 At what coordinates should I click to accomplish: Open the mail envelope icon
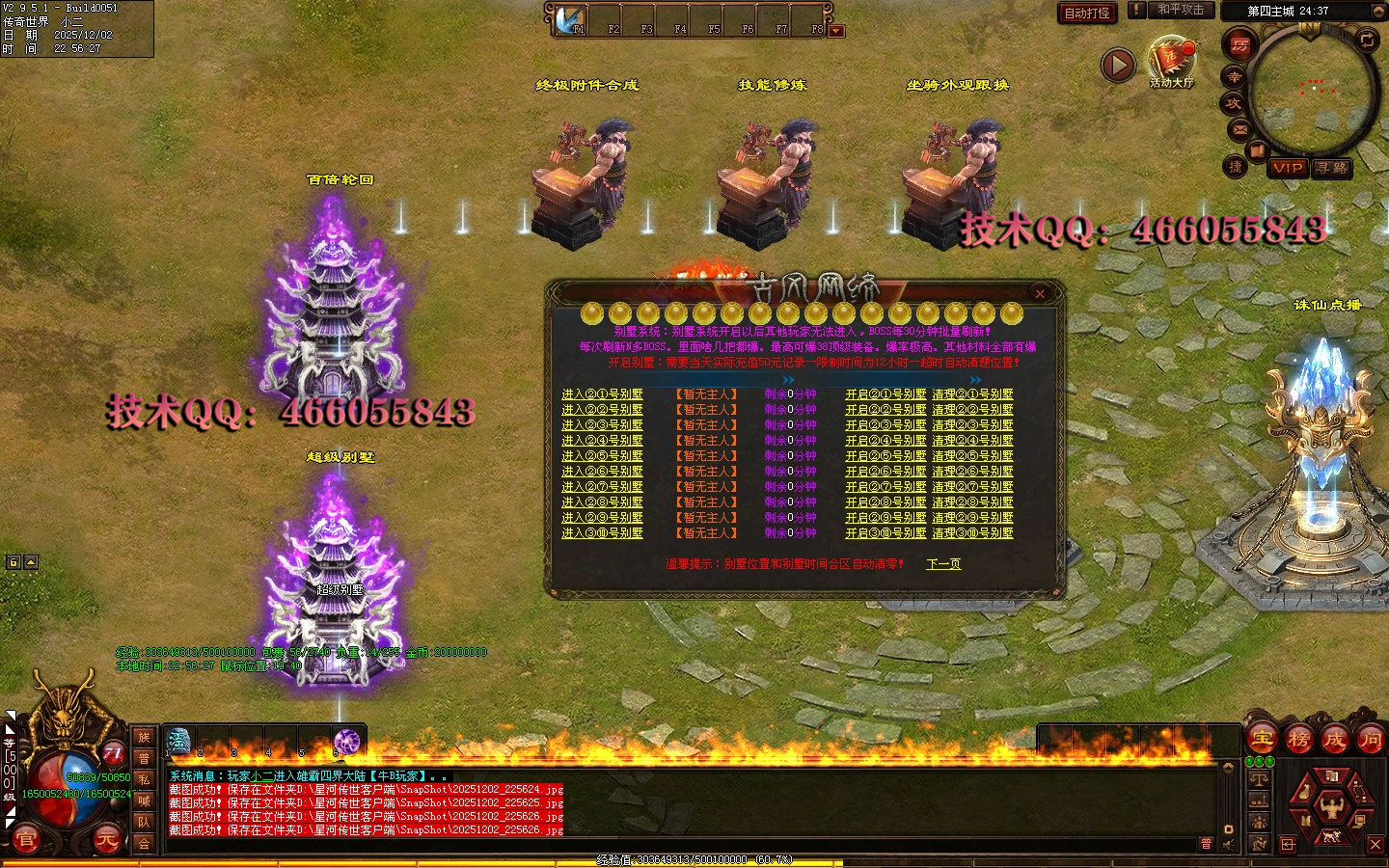(1240, 129)
